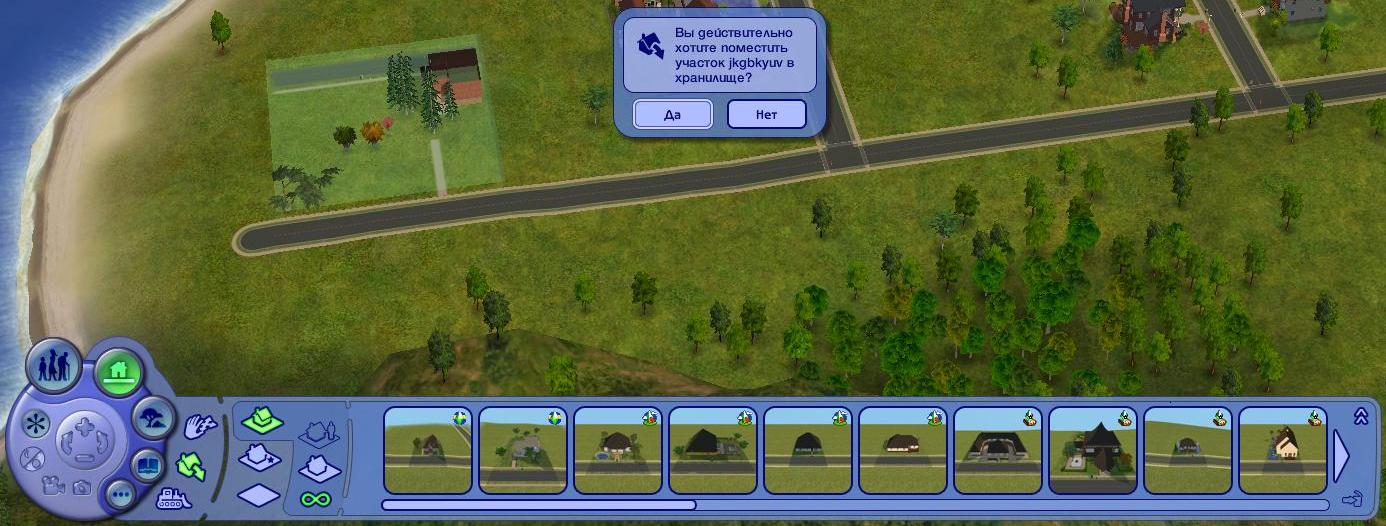Select the green infinity symbol filter
The width and height of the screenshot is (1386, 526).
(x=316, y=498)
